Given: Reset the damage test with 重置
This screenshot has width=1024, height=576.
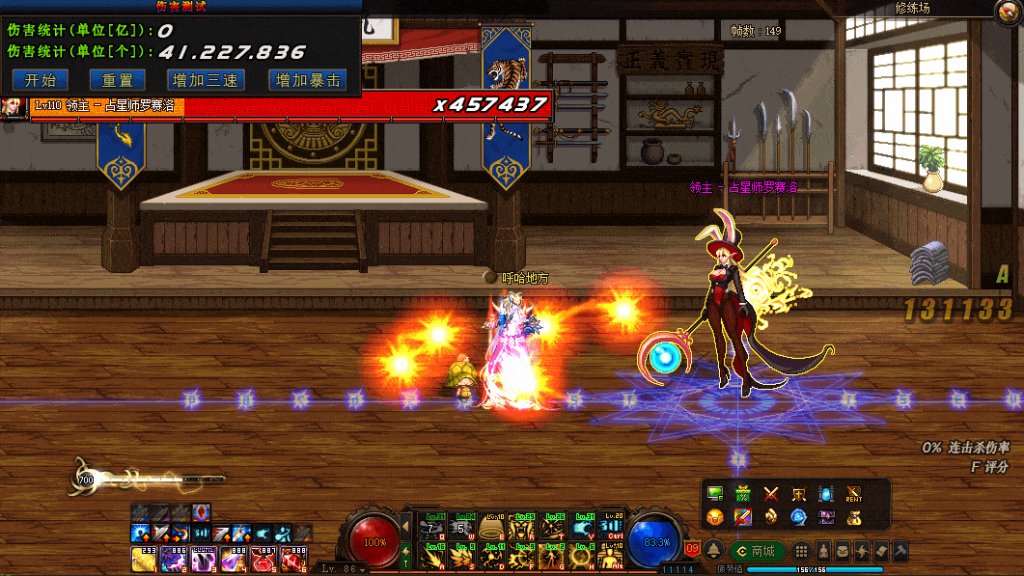Looking at the screenshot, I should pos(110,80).
